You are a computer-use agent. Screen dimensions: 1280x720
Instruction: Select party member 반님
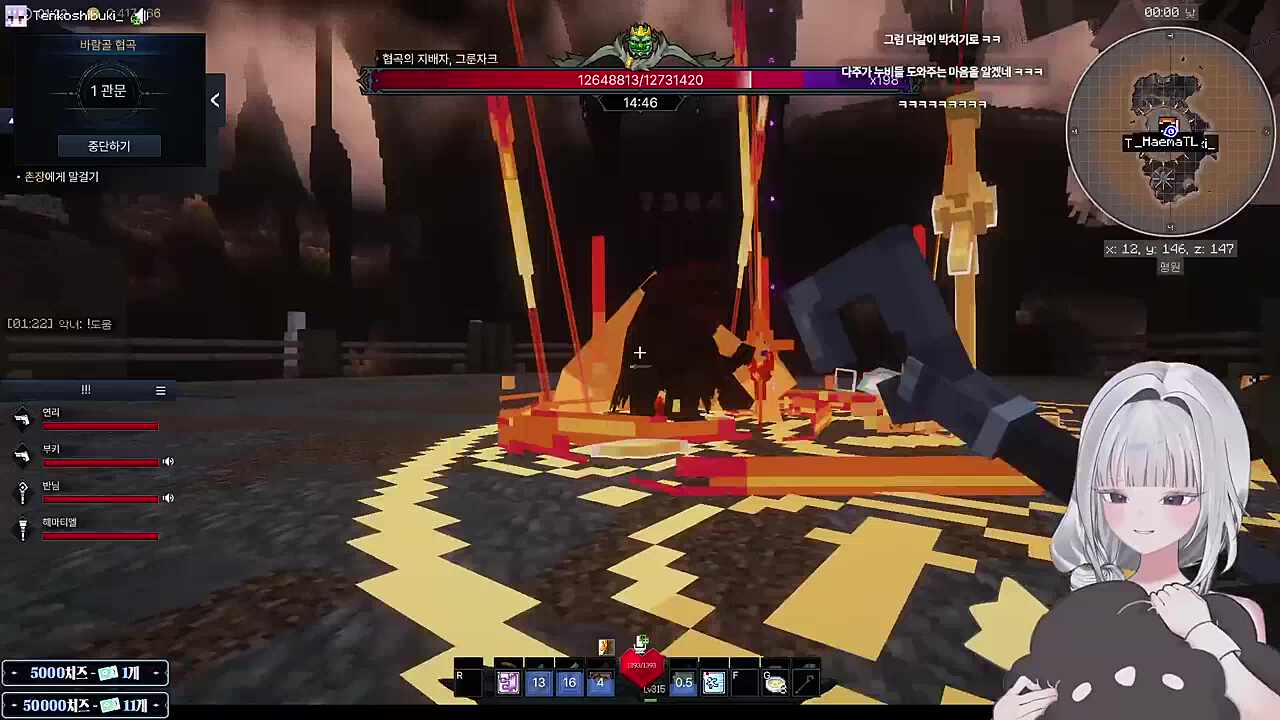click(x=52, y=486)
